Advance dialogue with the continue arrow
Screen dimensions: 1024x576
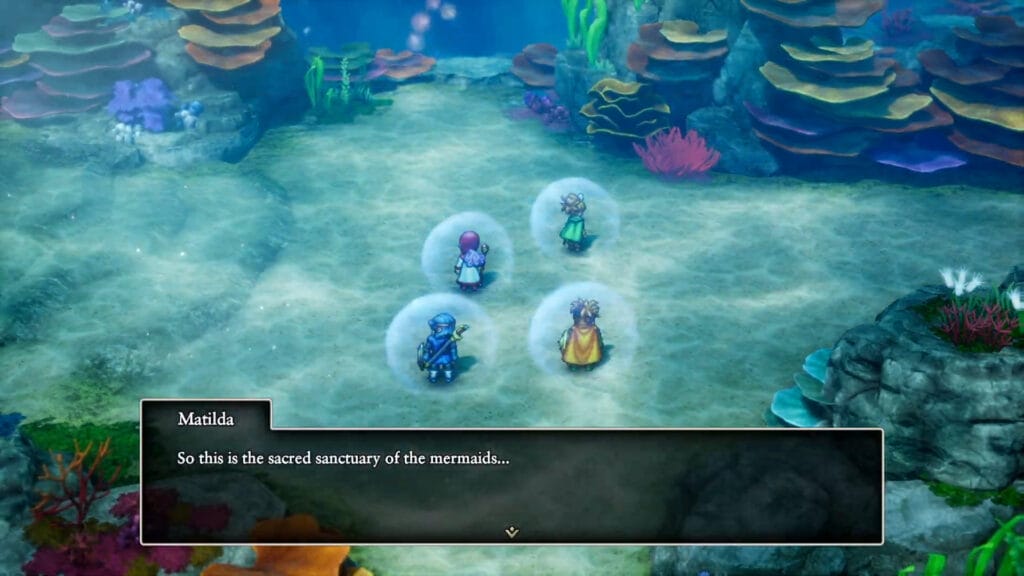pos(511,532)
